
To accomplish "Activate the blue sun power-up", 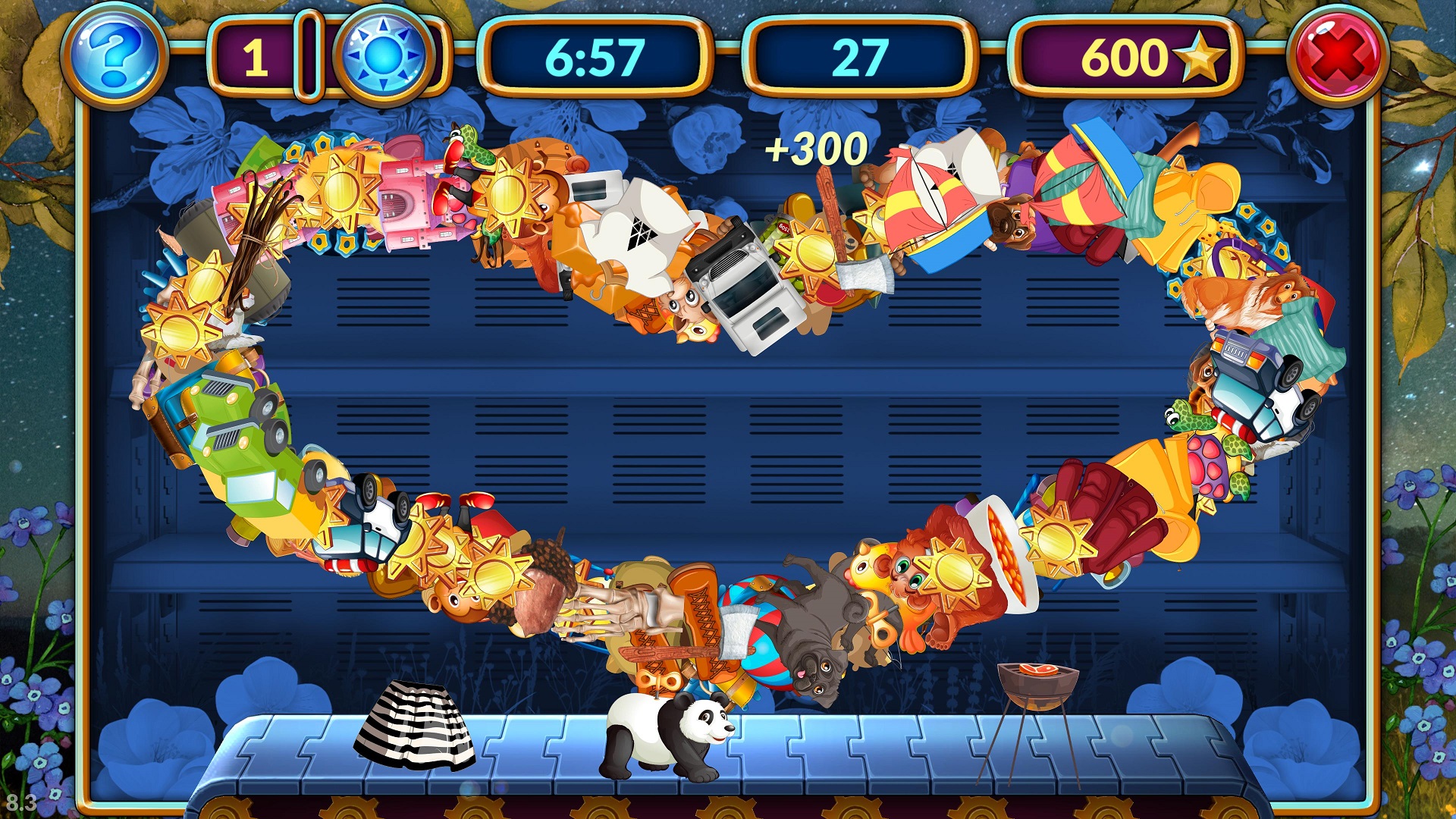I will click(x=384, y=57).
